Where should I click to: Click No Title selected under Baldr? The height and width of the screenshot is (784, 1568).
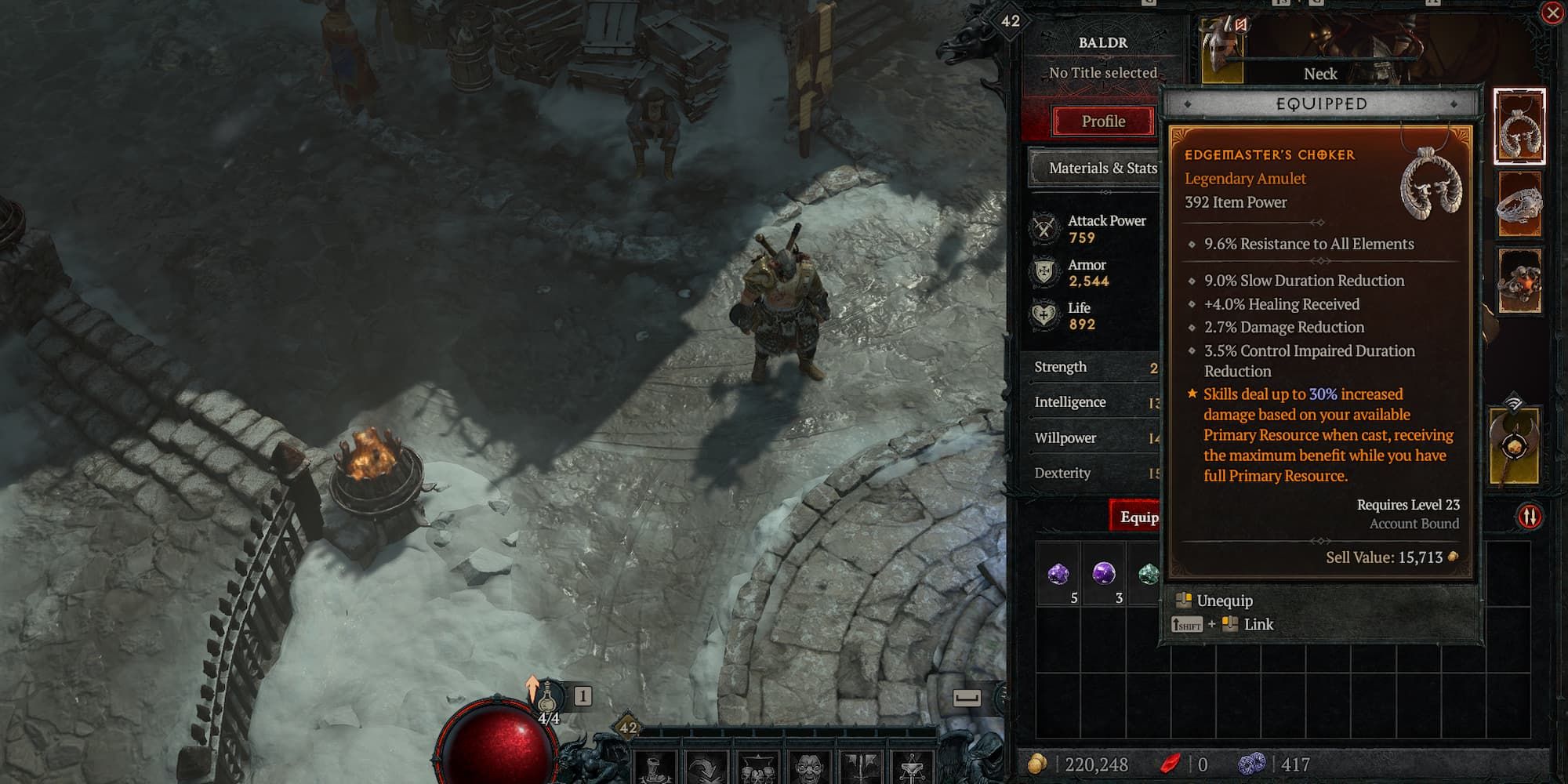point(1102,71)
